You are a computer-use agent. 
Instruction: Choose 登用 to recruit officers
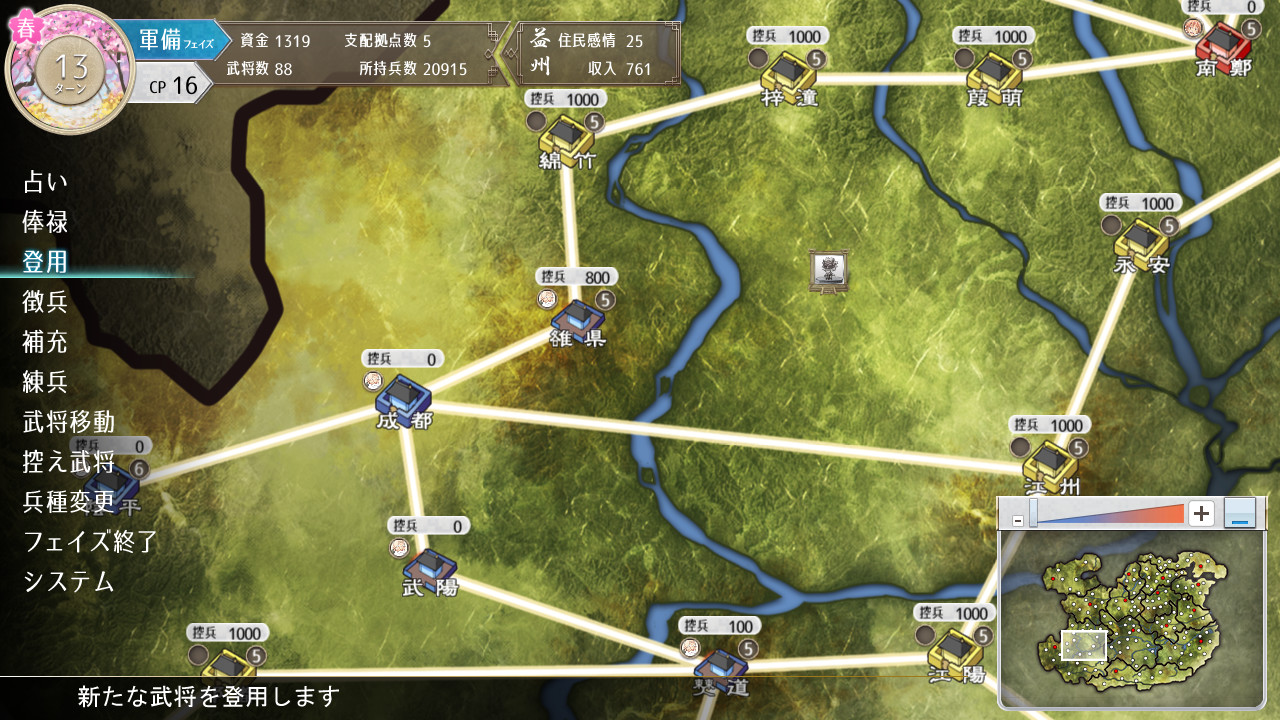(x=46, y=262)
